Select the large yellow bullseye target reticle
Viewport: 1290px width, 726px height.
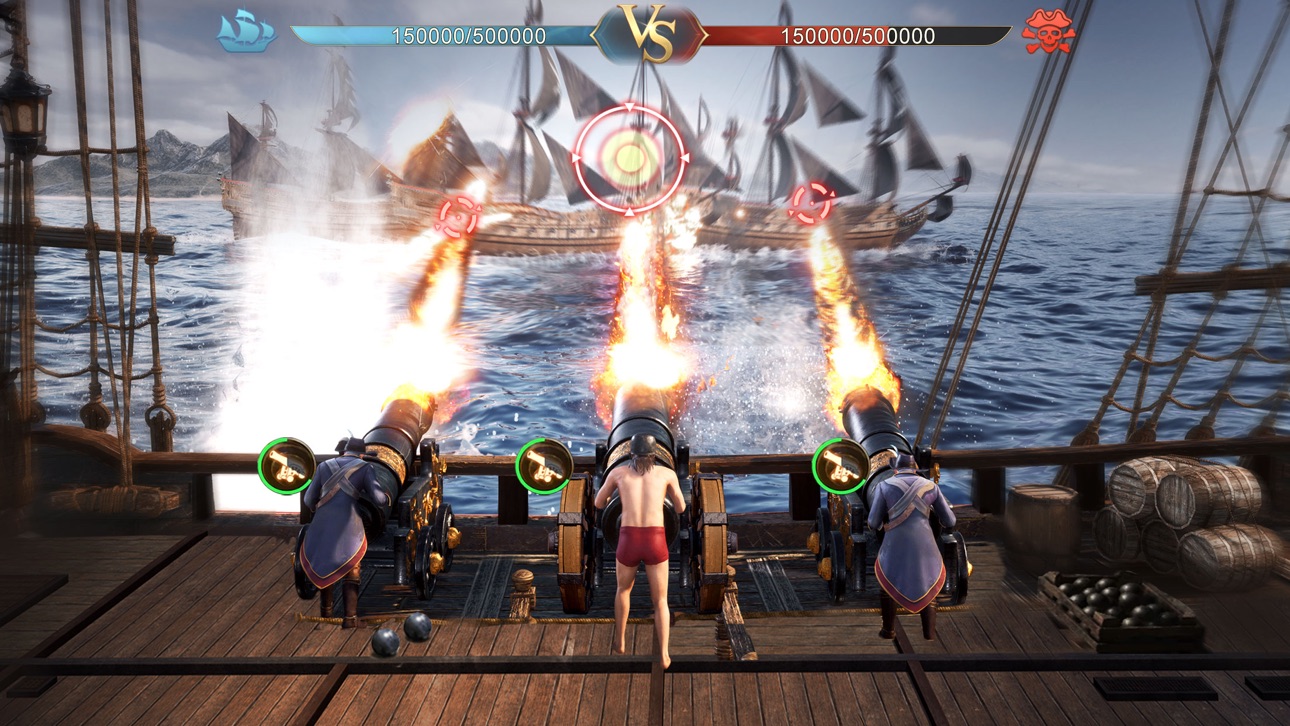(630, 158)
